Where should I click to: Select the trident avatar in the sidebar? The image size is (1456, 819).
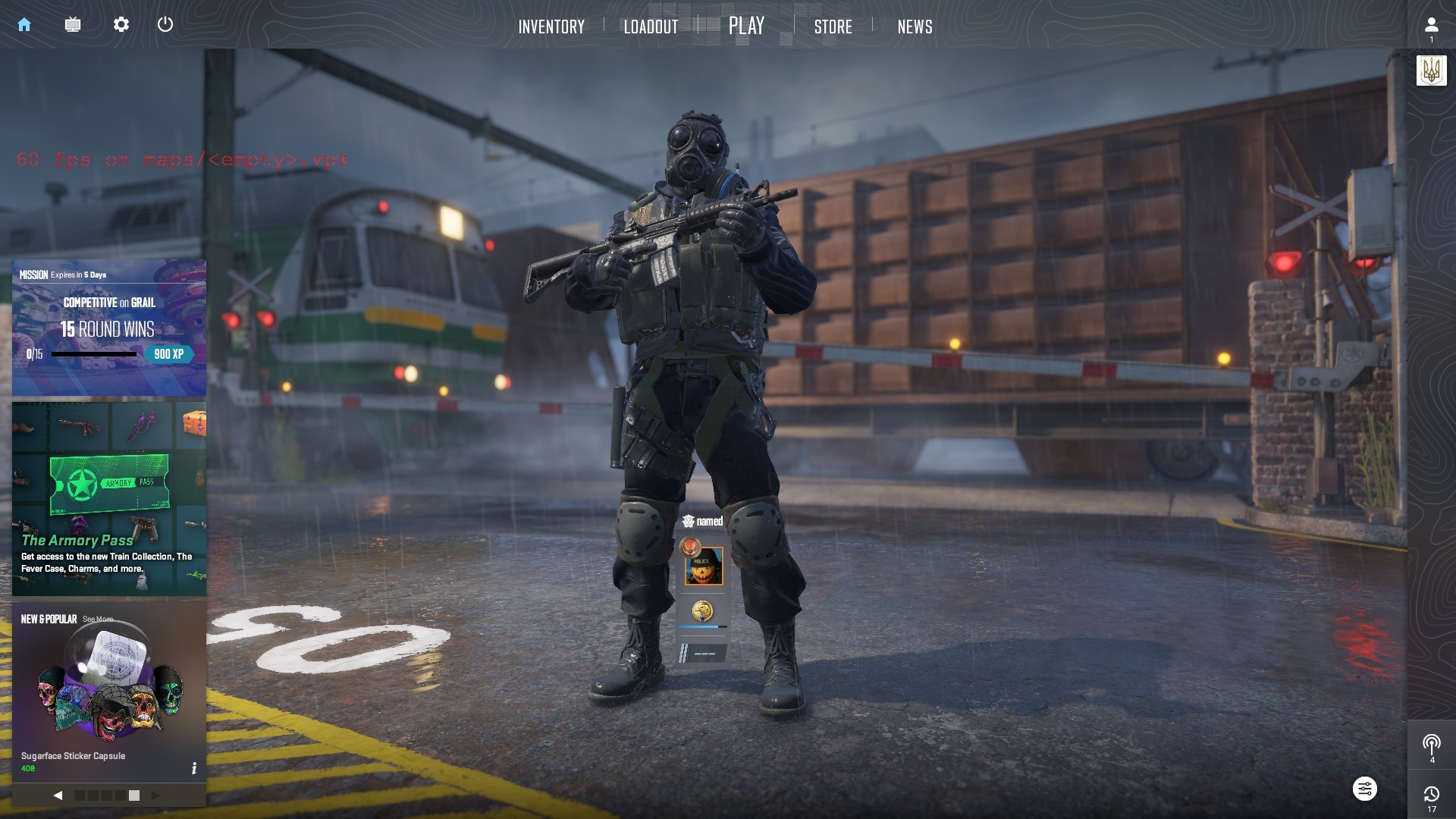coord(1431,71)
